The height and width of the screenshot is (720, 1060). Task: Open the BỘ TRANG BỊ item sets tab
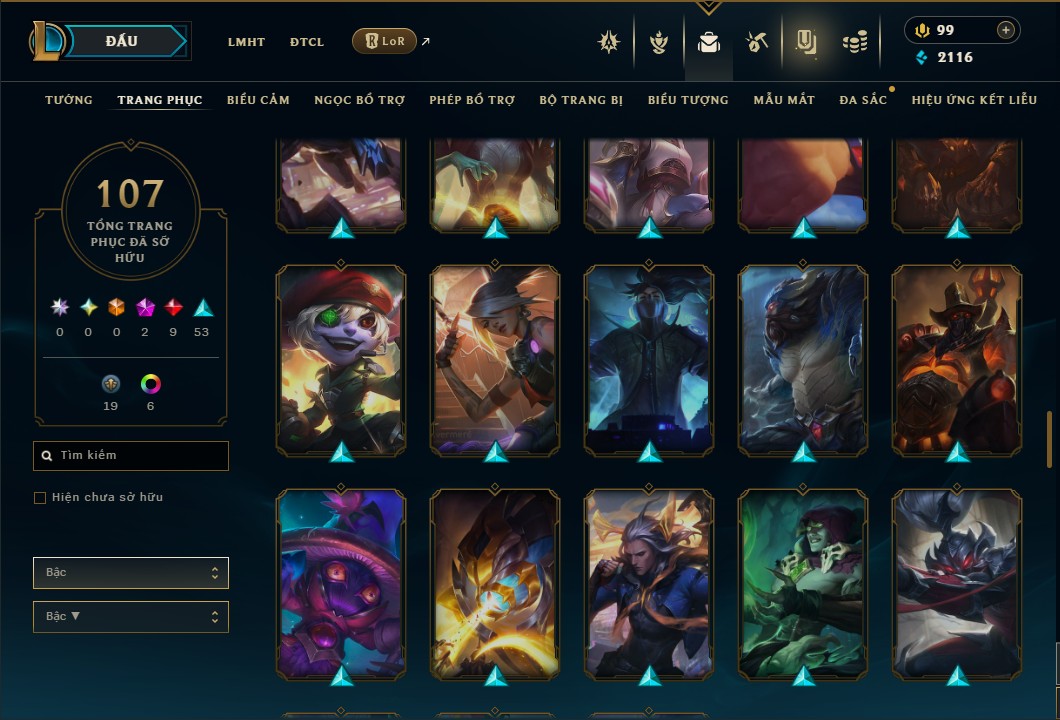[581, 100]
